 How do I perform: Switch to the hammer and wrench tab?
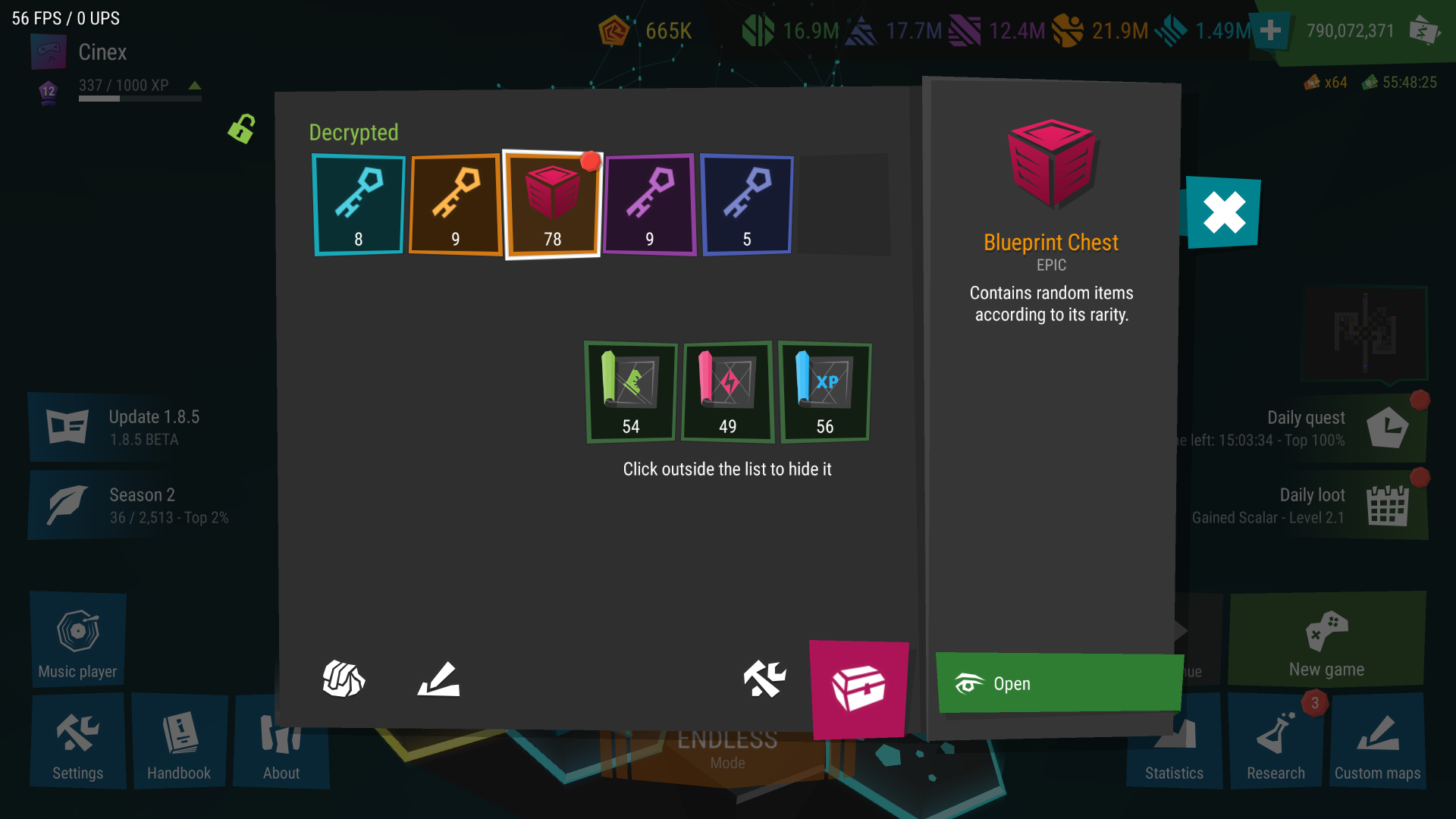tap(764, 679)
